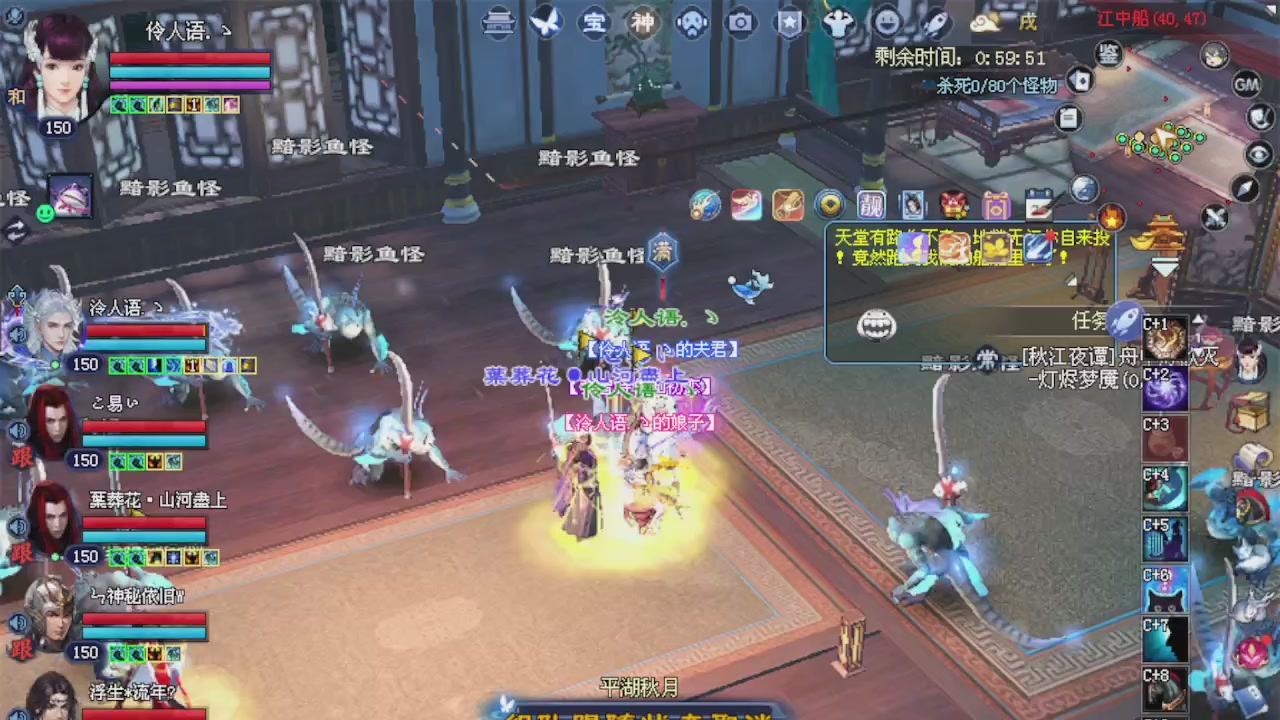Open the butterfly event icon on toolbar

pos(545,21)
